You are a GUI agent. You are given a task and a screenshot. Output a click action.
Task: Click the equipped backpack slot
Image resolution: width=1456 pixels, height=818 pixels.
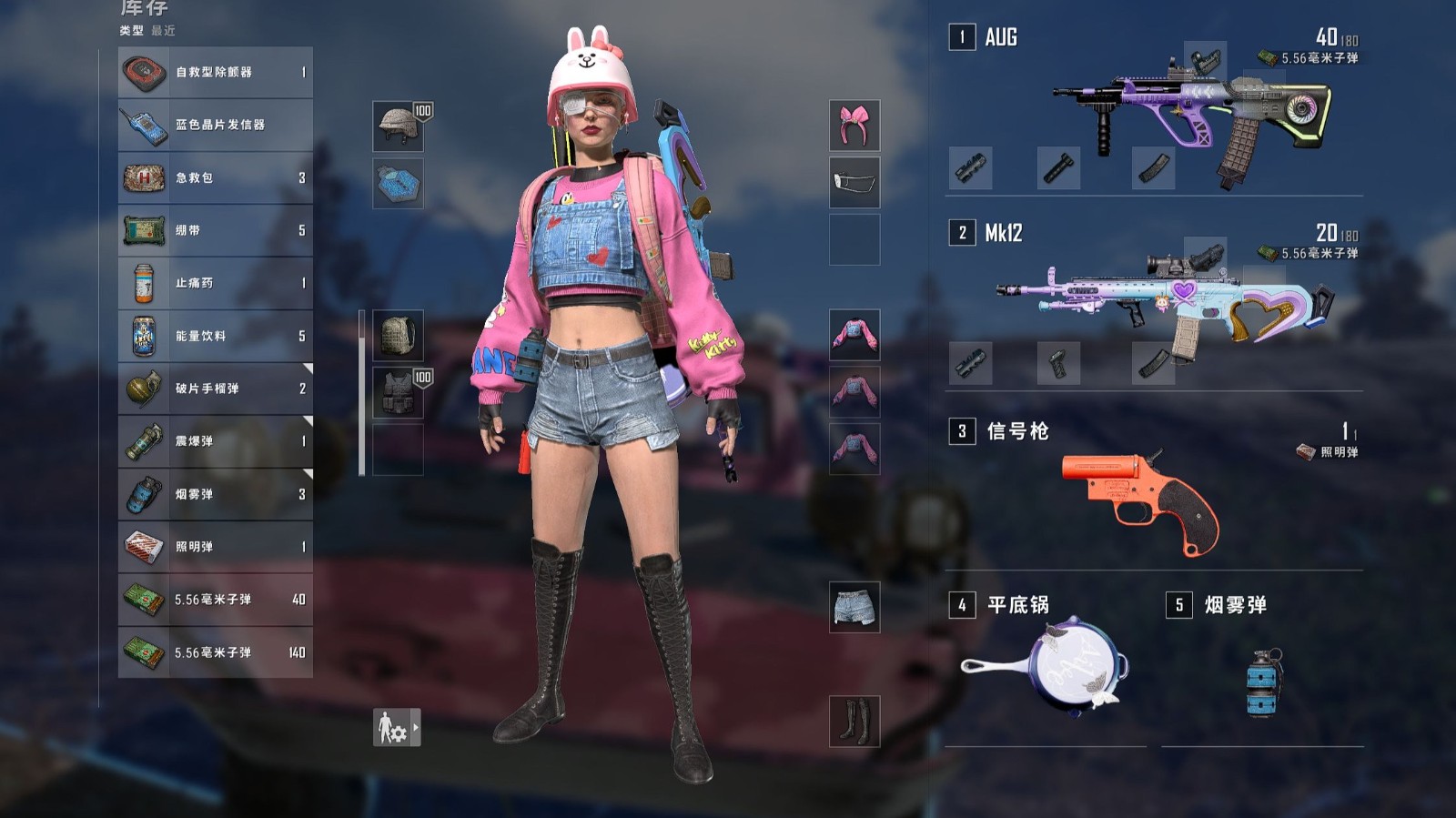point(398,335)
